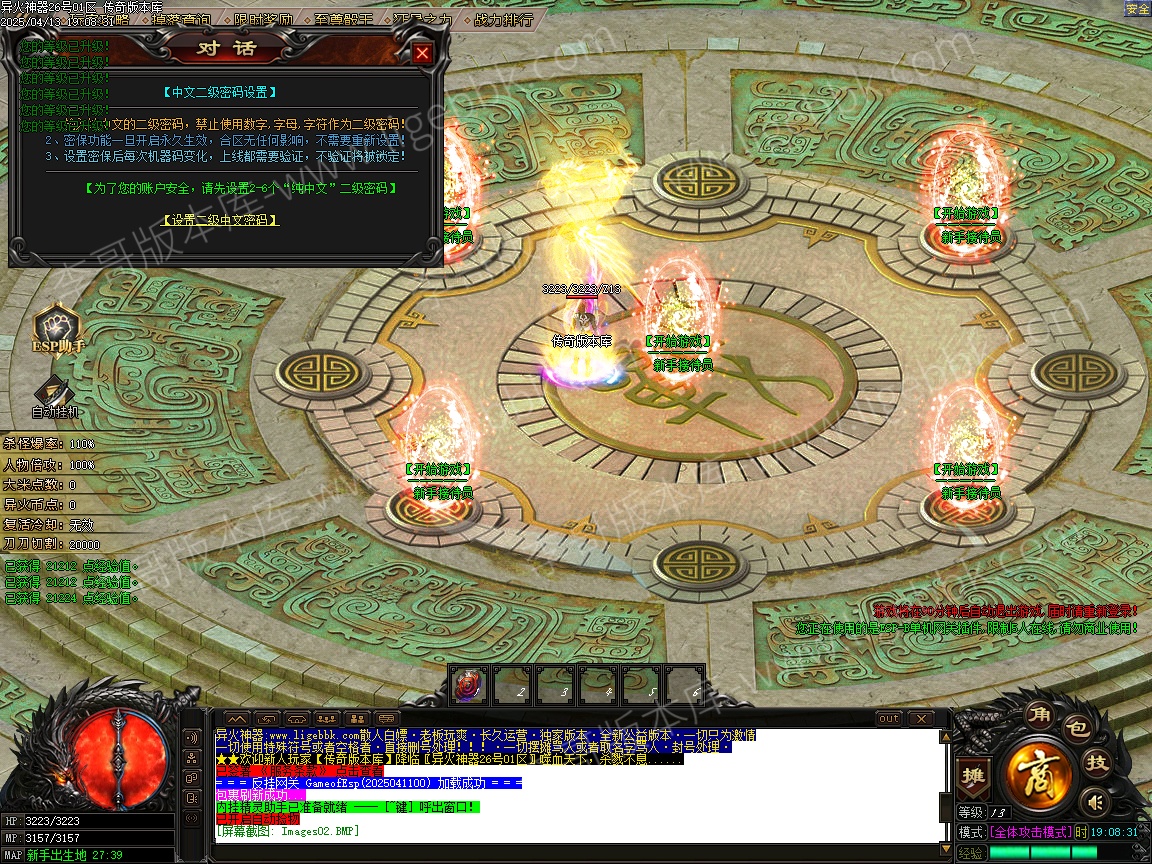Click the 设置二级中文密码 dialogue option

tap(220, 220)
